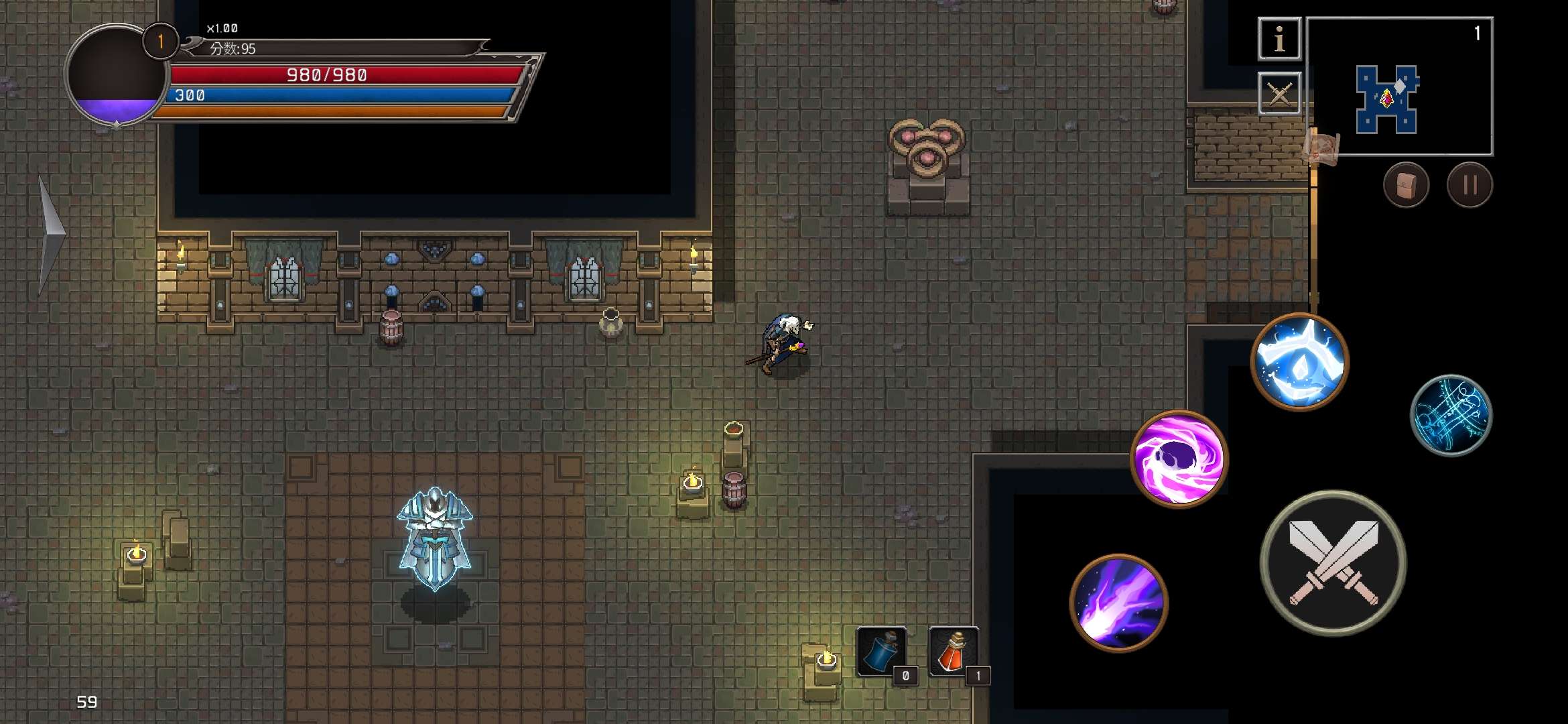1568x724 pixels.
Task: Cast the purple vortex skill
Action: point(1179,459)
